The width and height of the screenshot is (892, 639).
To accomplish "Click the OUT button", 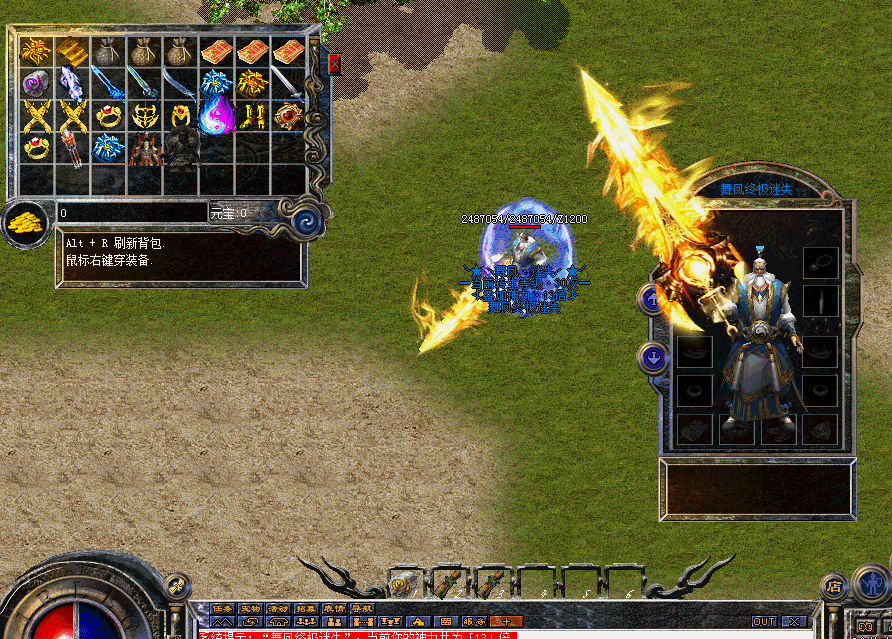I will pos(764,621).
